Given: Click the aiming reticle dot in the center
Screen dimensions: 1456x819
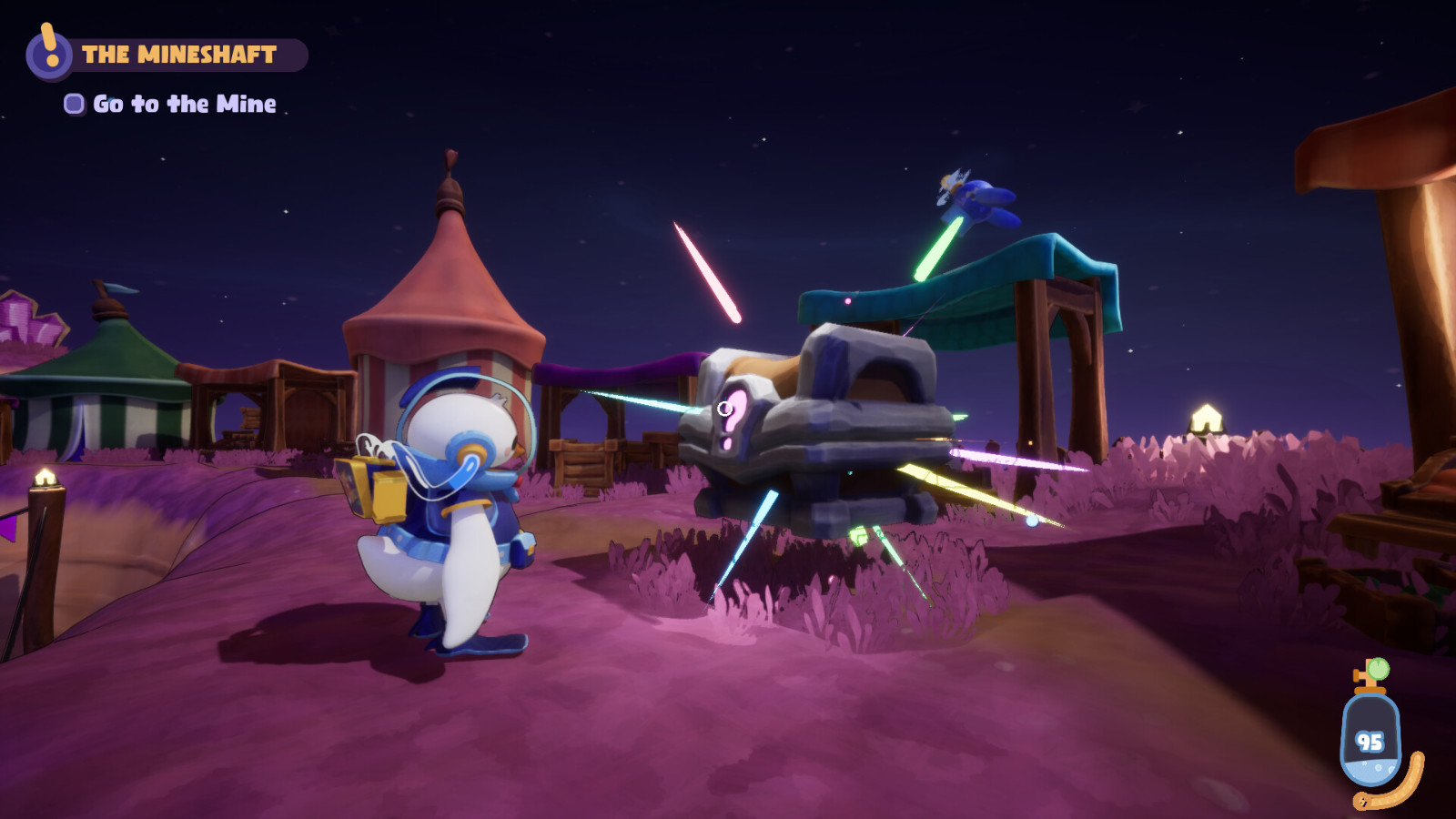Looking at the screenshot, I should tap(723, 409).
